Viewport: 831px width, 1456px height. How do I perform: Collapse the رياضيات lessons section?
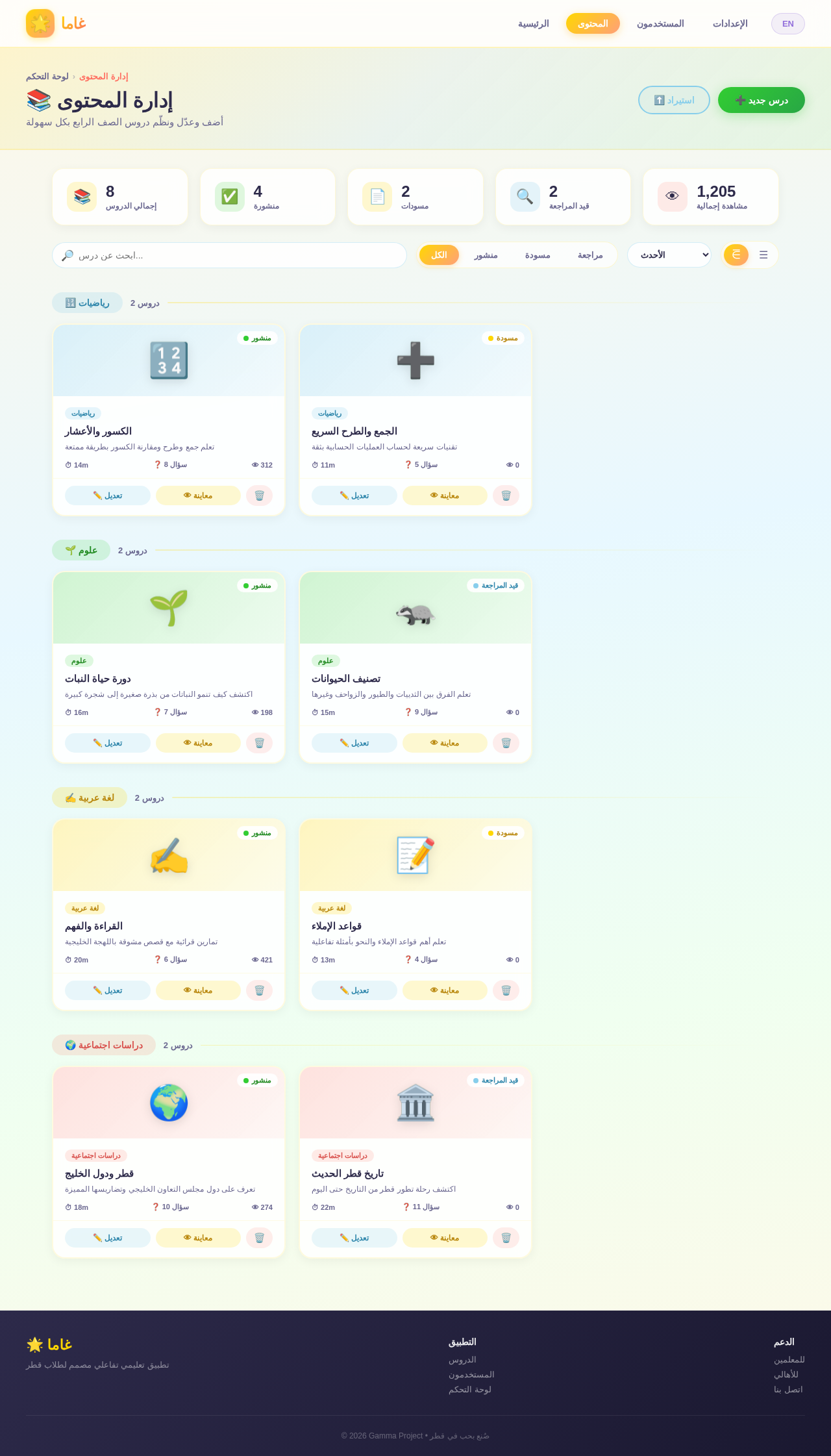pyautogui.click(x=87, y=303)
